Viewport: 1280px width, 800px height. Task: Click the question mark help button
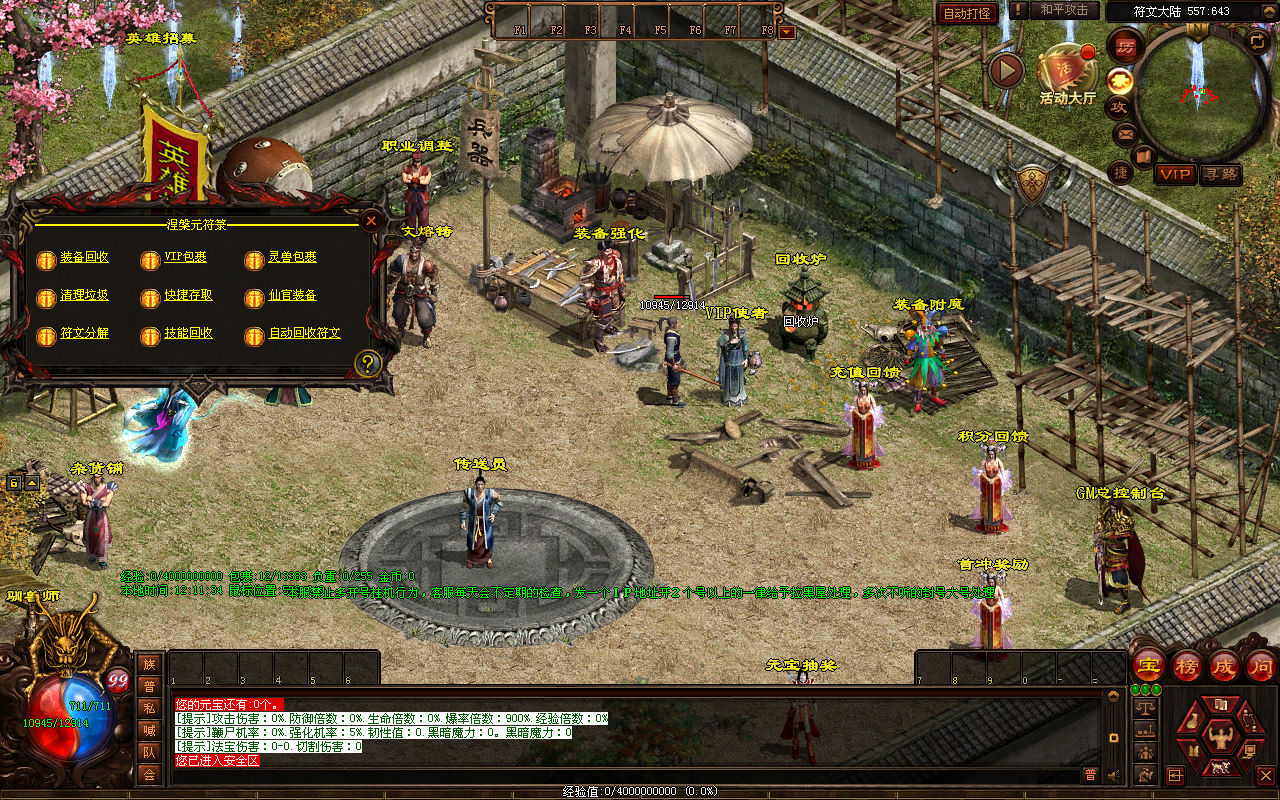point(368,363)
